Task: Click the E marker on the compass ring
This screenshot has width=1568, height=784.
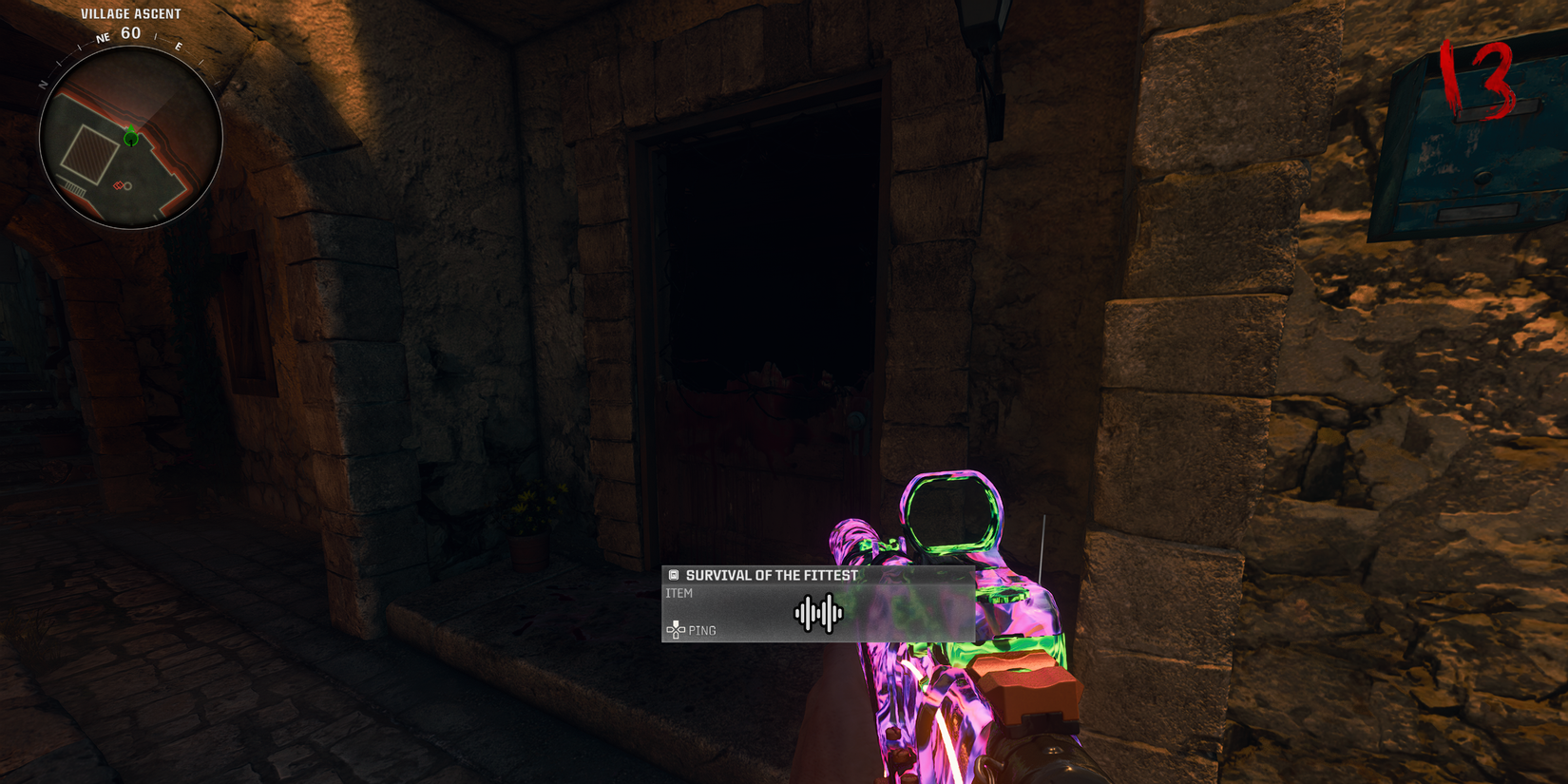Action: [x=178, y=45]
